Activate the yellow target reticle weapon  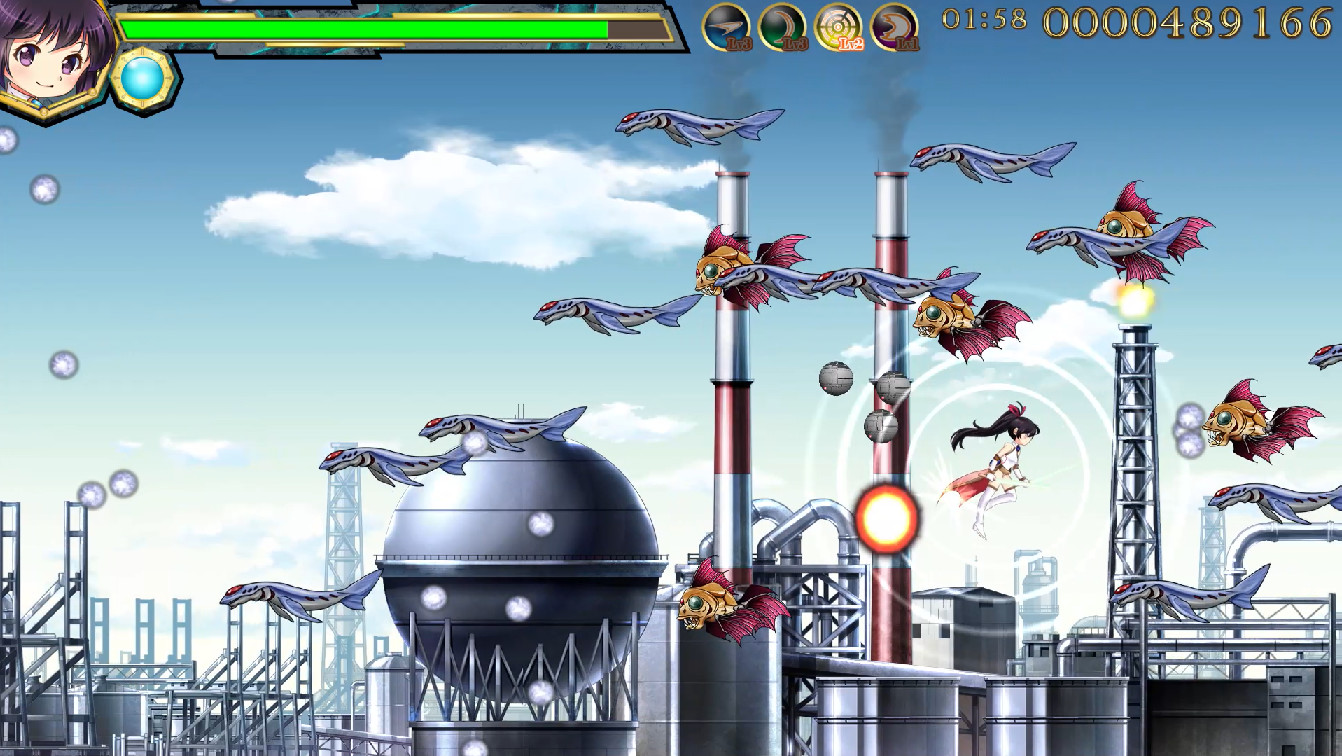838,27
